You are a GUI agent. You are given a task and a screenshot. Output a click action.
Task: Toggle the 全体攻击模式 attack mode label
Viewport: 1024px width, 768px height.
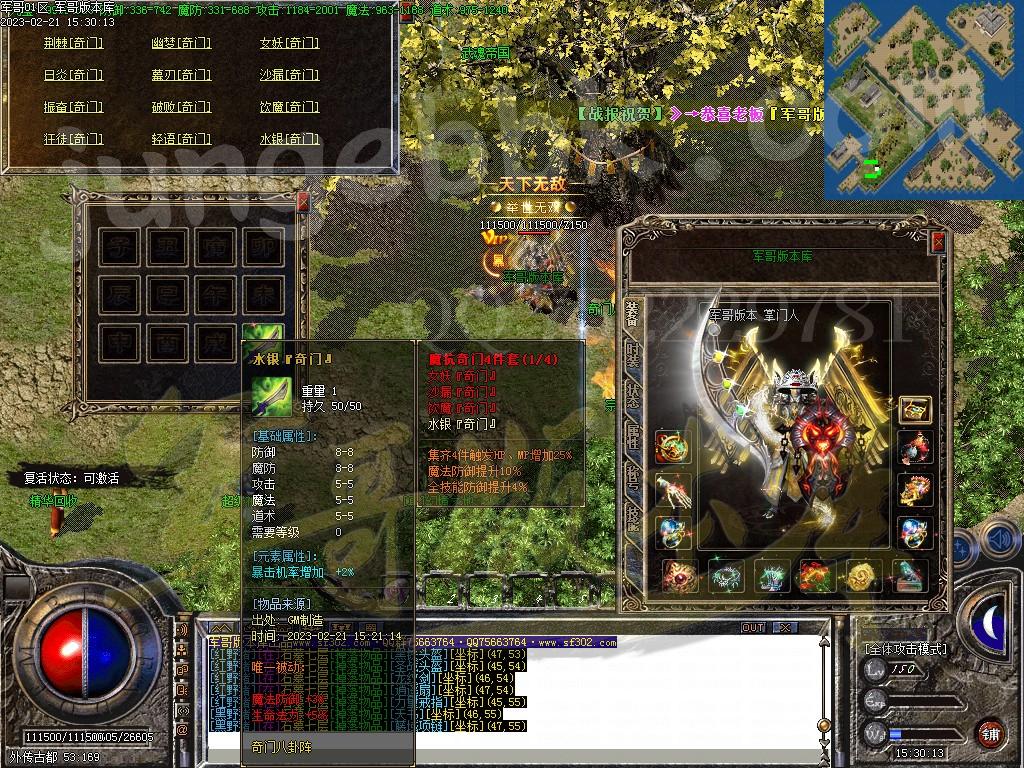pos(907,649)
